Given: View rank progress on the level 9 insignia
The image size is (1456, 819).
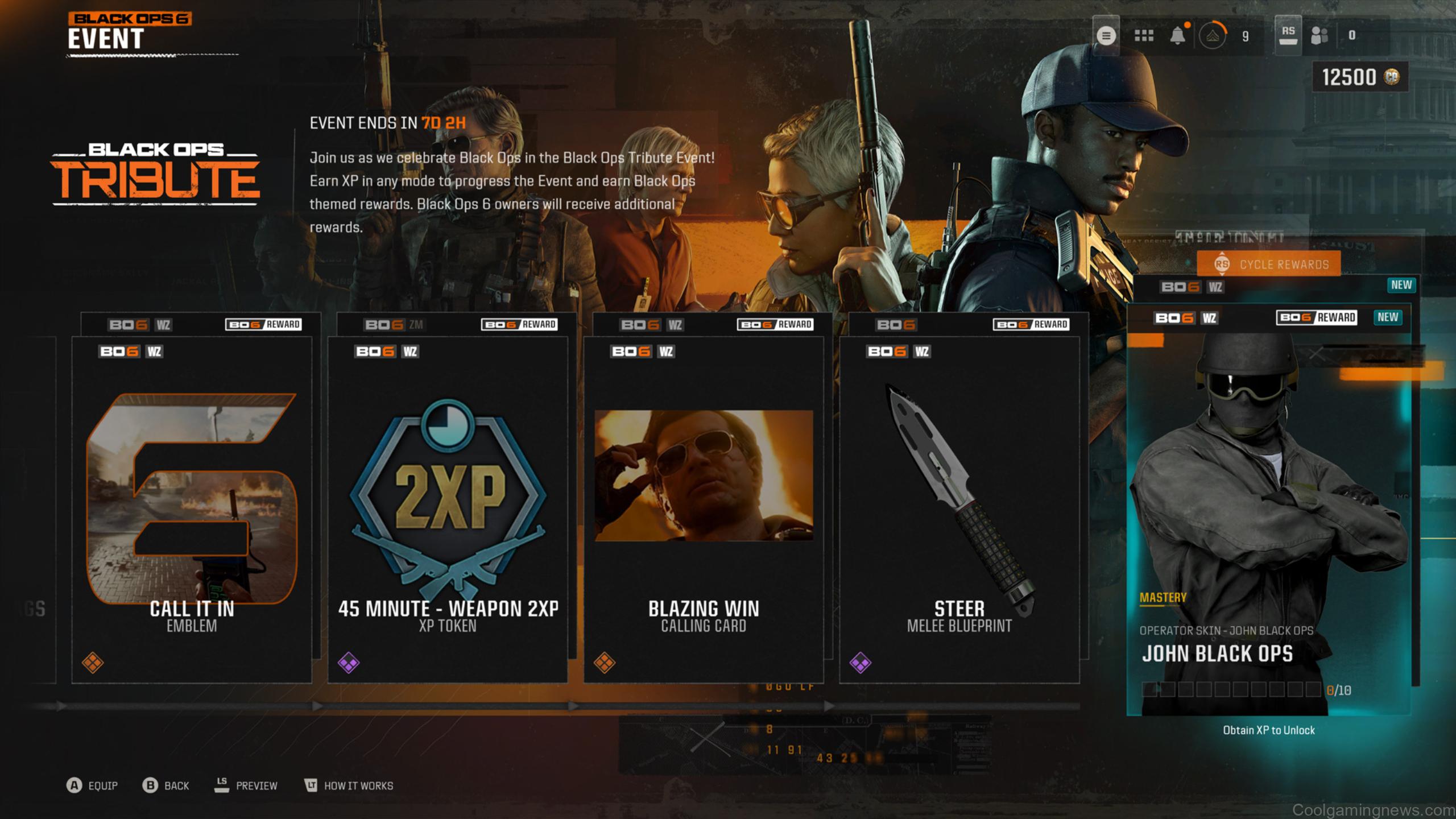Looking at the screenshot, I should [x=1213, y=35].
